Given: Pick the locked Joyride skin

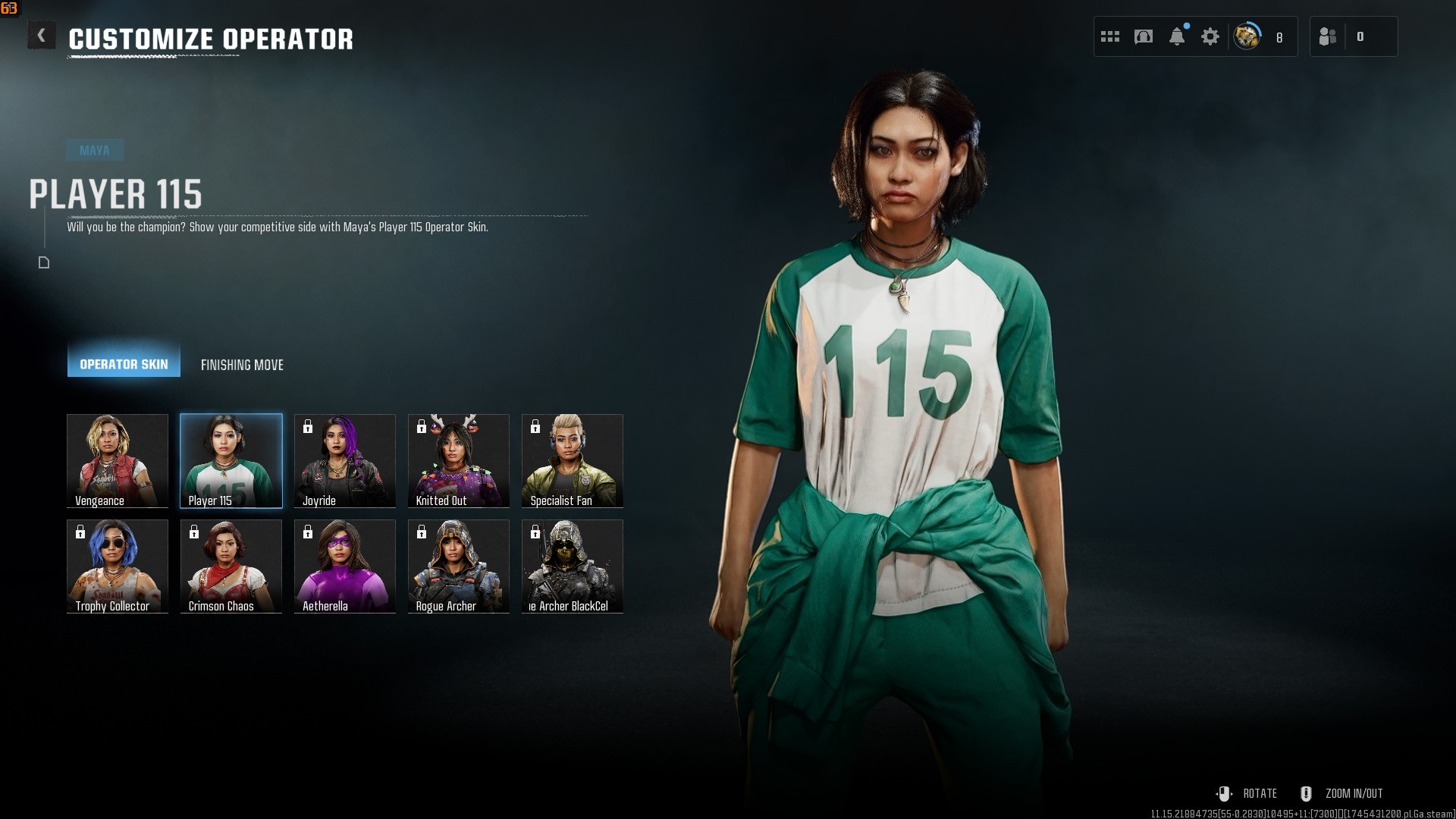Looking at the screenshot, I should tap(345, 460).
